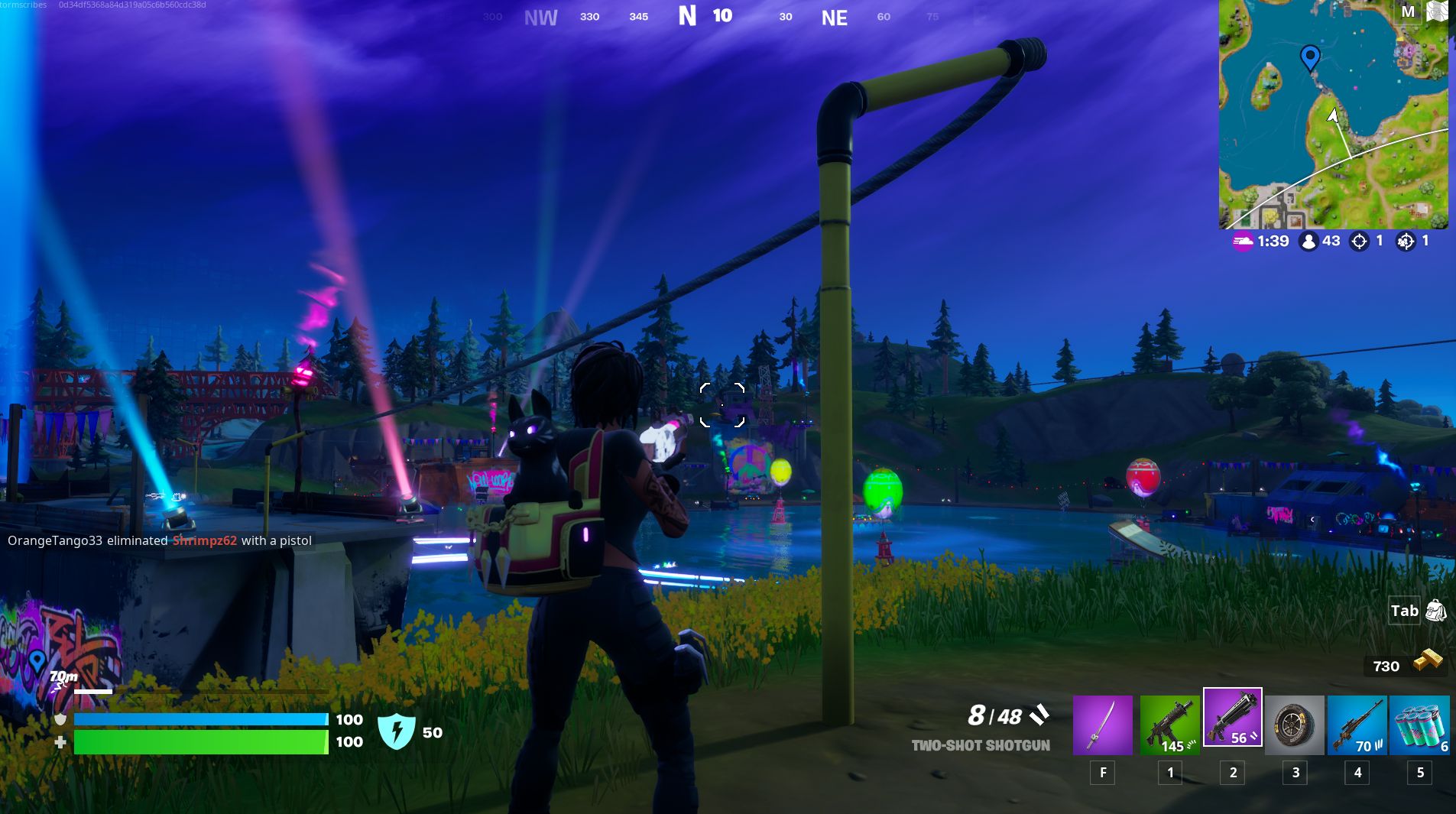
Task: Select the sniper rifle in slot 4
Action: click(1358, 725)
